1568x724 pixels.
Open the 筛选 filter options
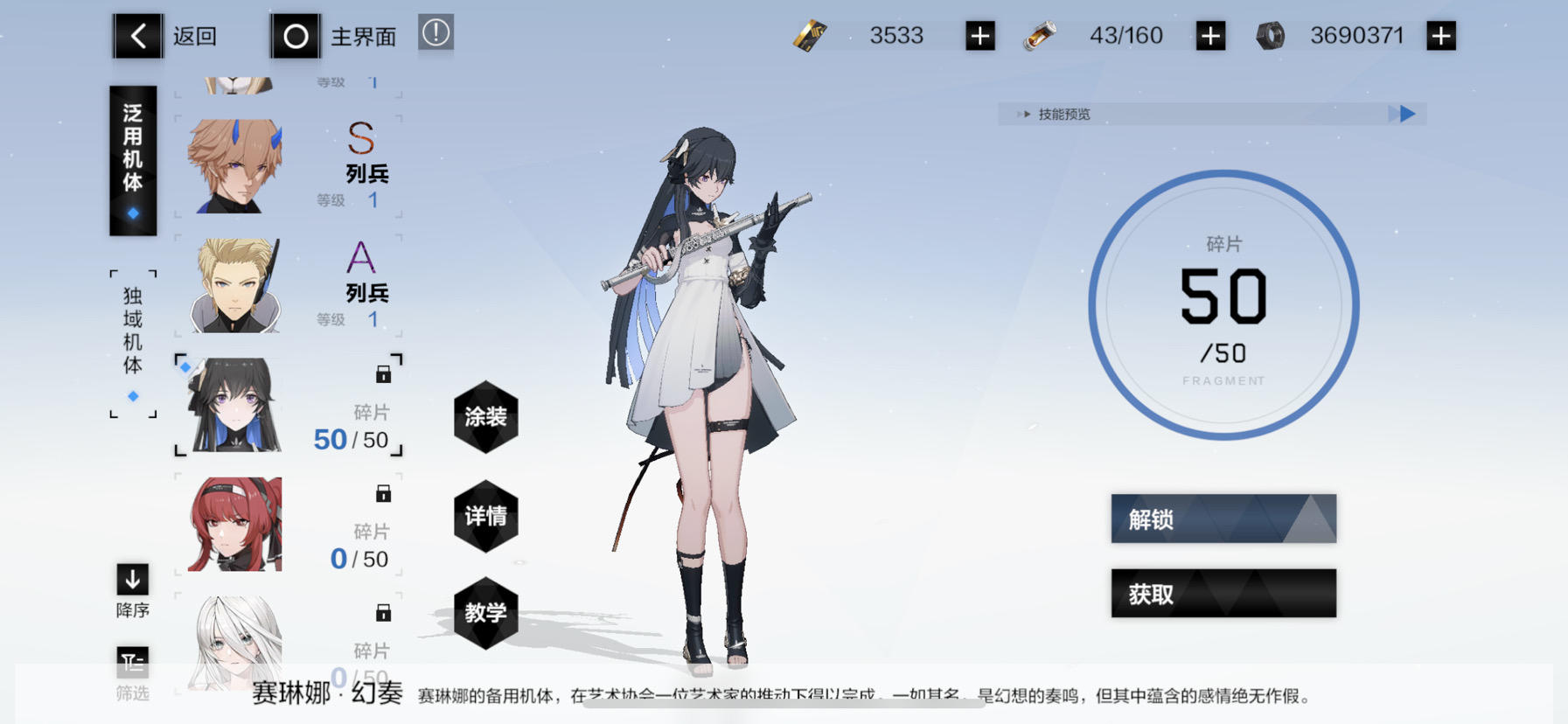[131, 663]
